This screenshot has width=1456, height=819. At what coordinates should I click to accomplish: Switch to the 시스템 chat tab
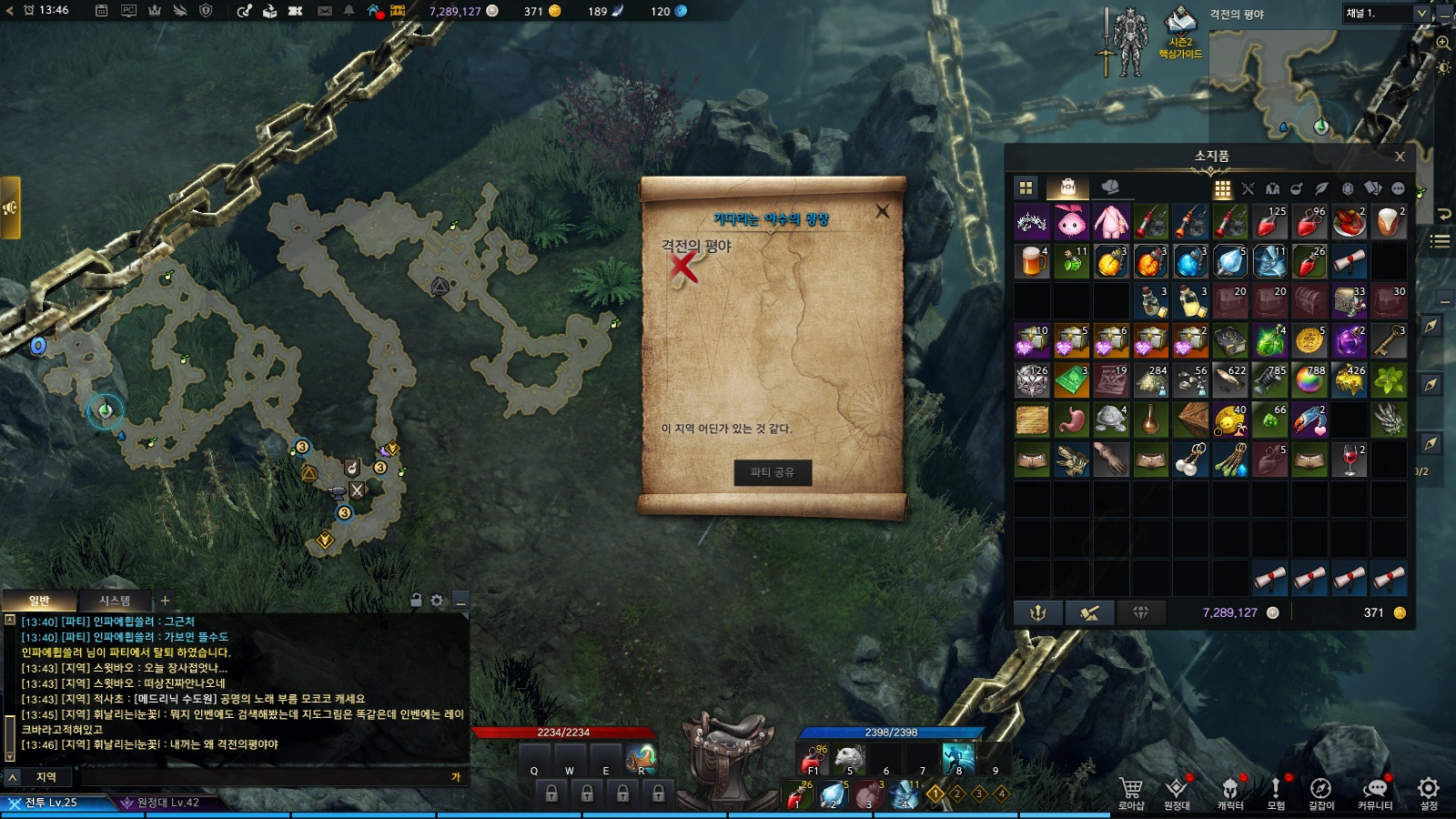[115, 601]
